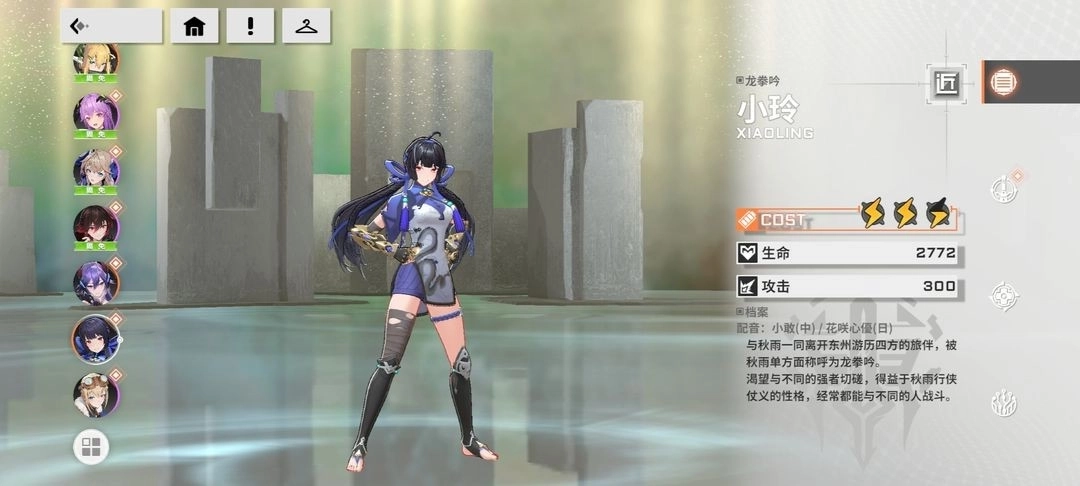Choose the dark red-haired character portrait
Viewport: 1080px width, 486px height.
click(x=96, y=226)
